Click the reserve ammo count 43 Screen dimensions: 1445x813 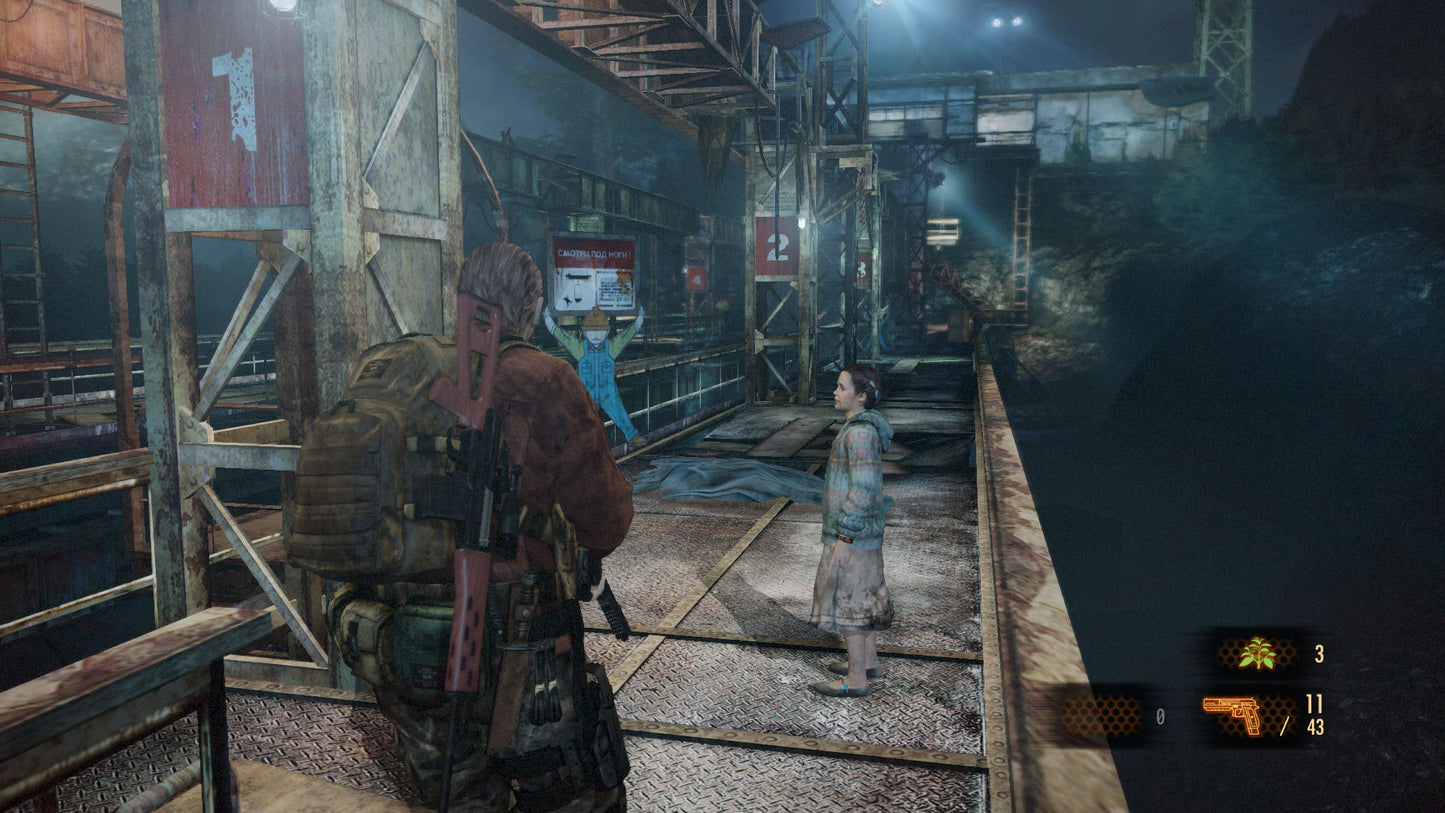point(1317,730)
